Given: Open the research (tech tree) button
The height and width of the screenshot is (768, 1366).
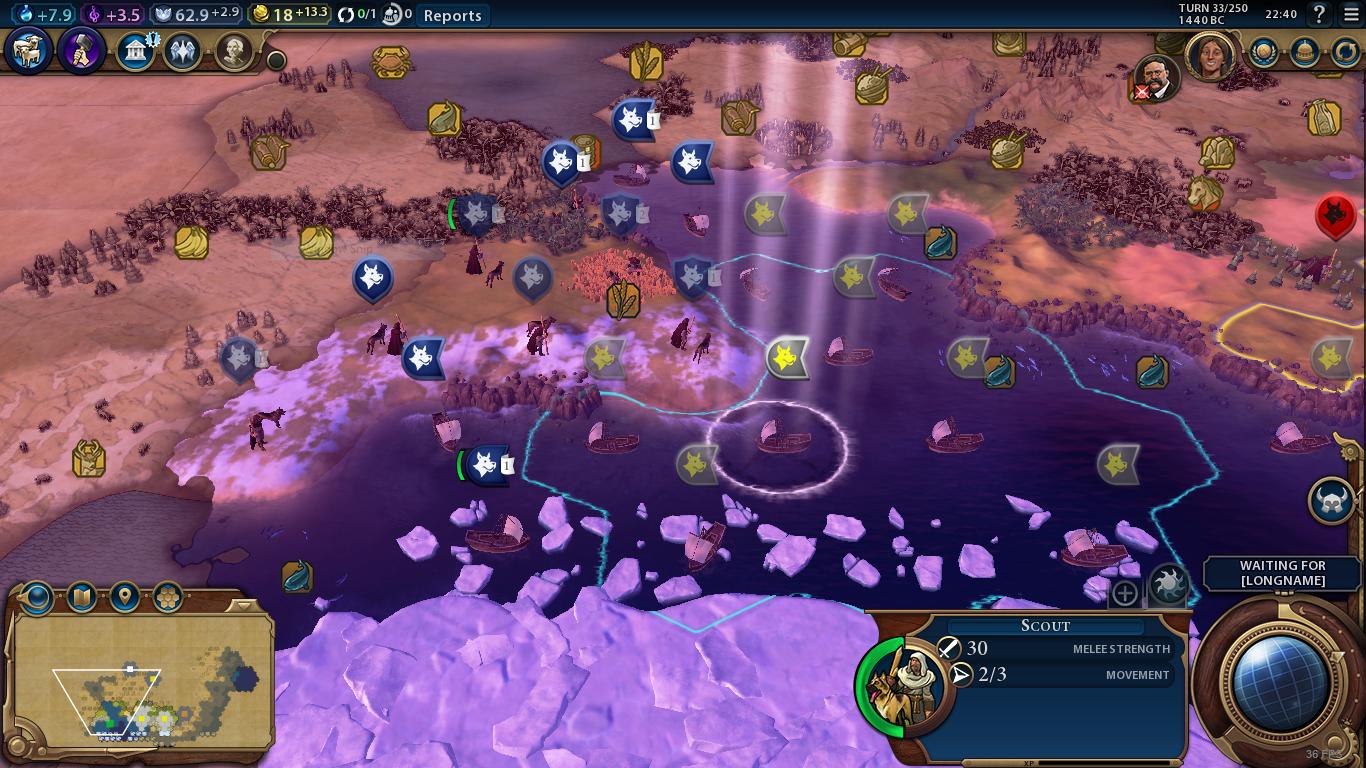Looking at the screenshot, I should coord(28,51).
